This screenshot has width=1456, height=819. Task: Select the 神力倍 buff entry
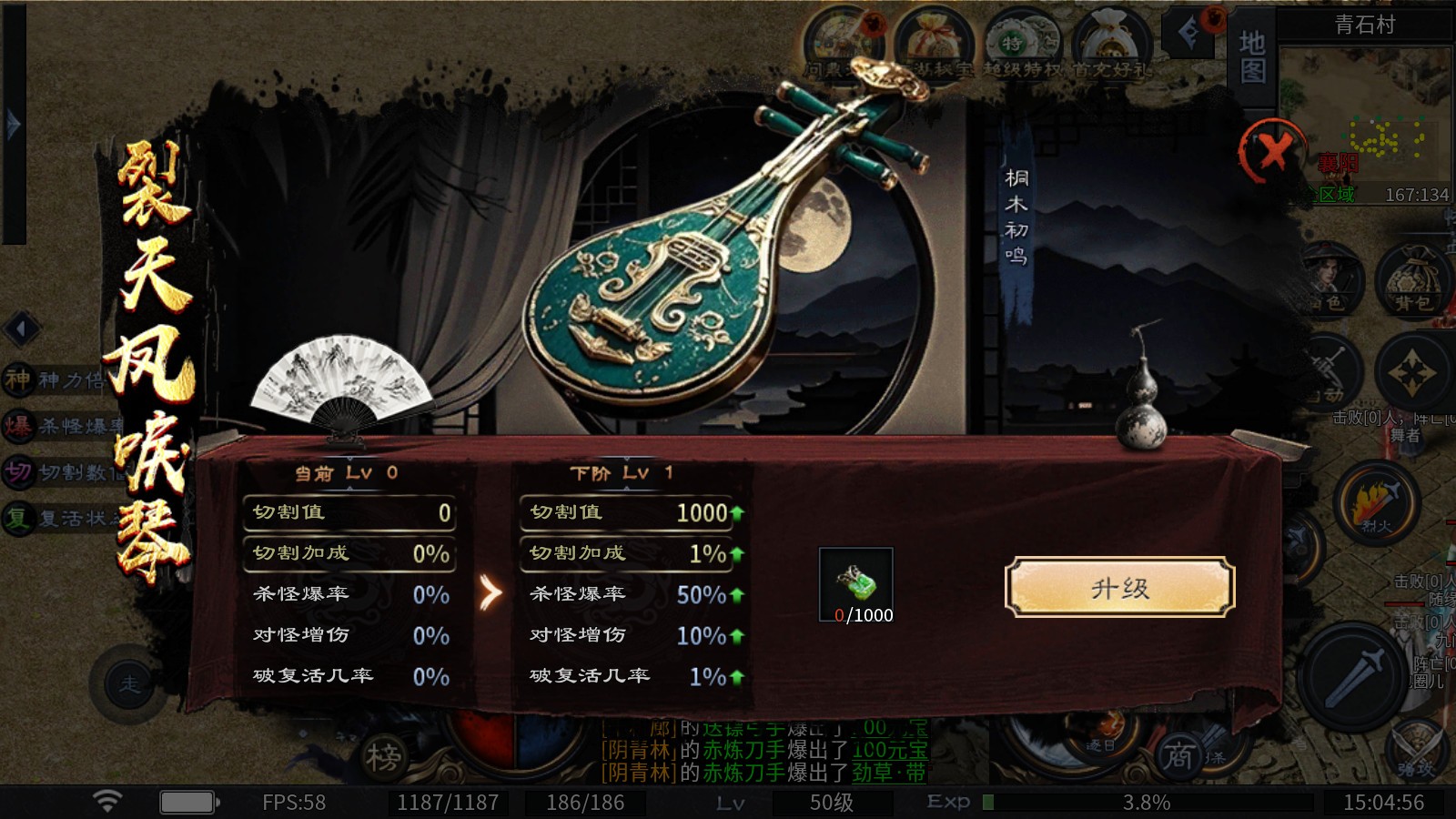pos(56,379)
